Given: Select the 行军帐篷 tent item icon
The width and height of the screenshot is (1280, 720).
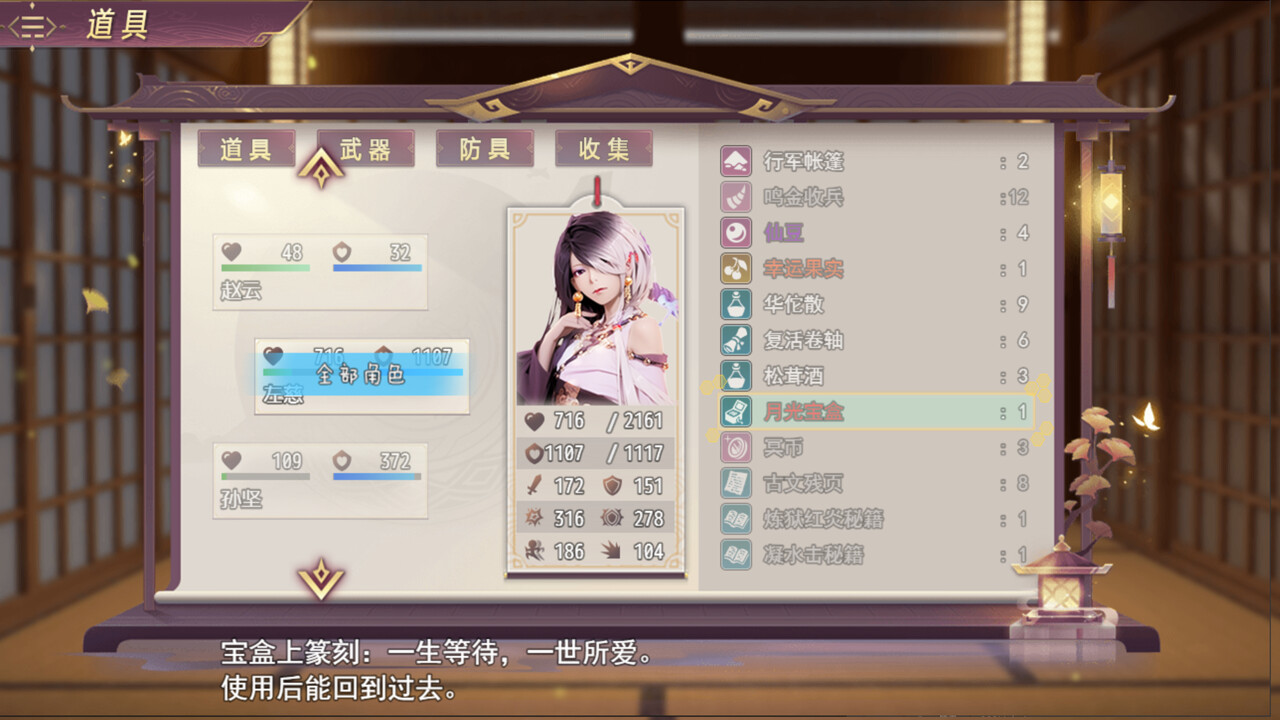Looking at the screenshot, I should [737, 160].
